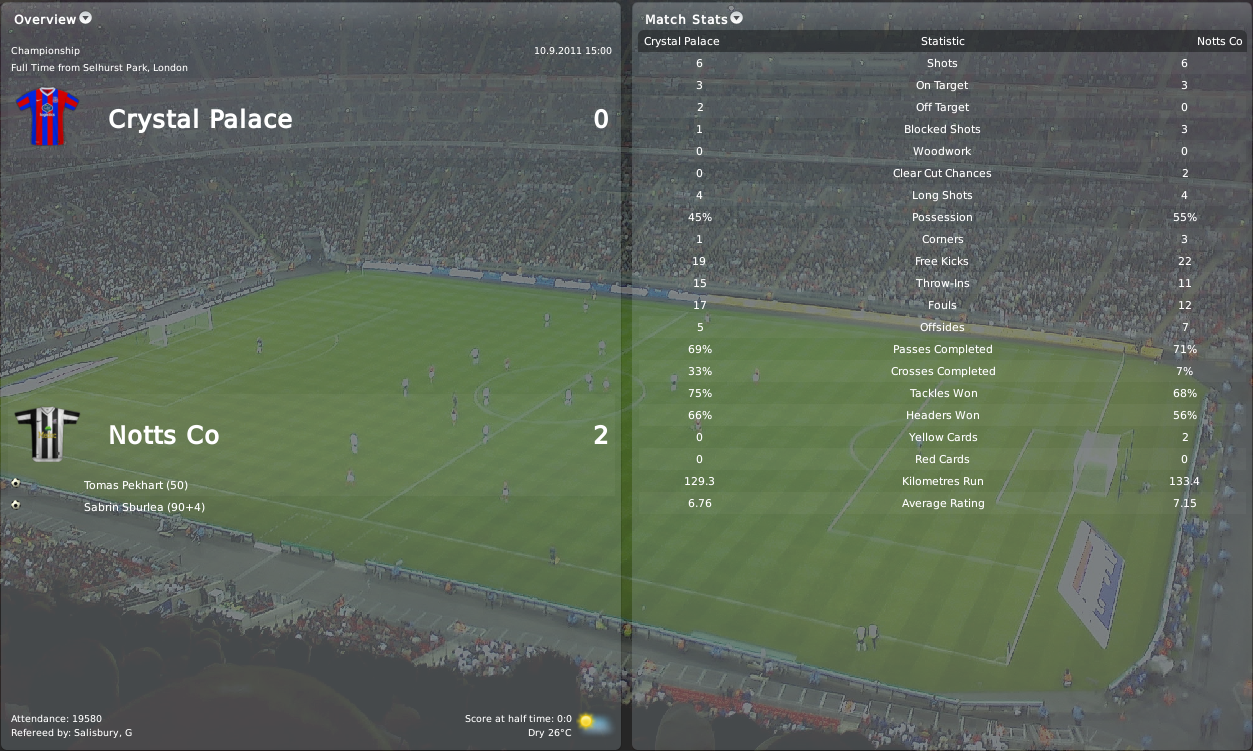View goalscorer Sabrin Sburlea's profile
The height and width of the screenshot is (751, 1253).
point(145,507)
